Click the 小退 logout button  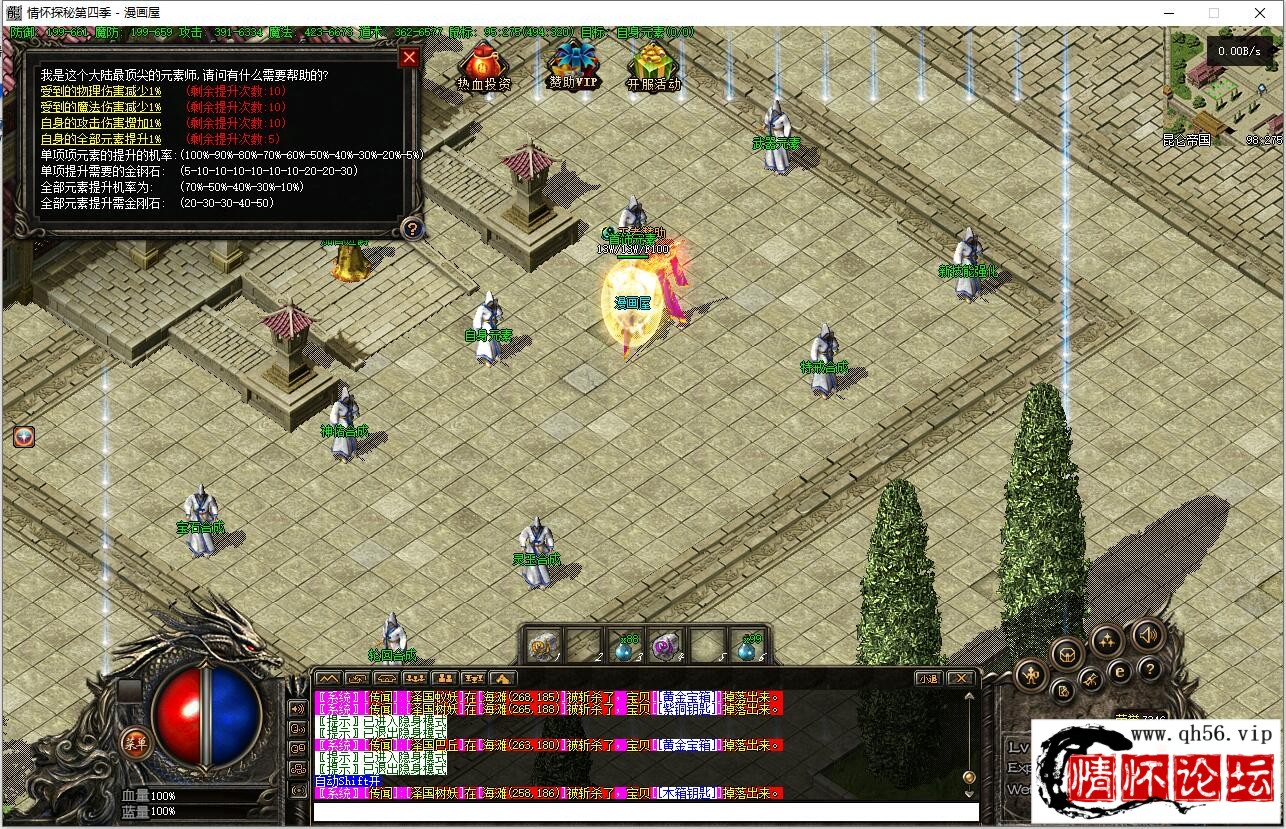click(928, 678)
